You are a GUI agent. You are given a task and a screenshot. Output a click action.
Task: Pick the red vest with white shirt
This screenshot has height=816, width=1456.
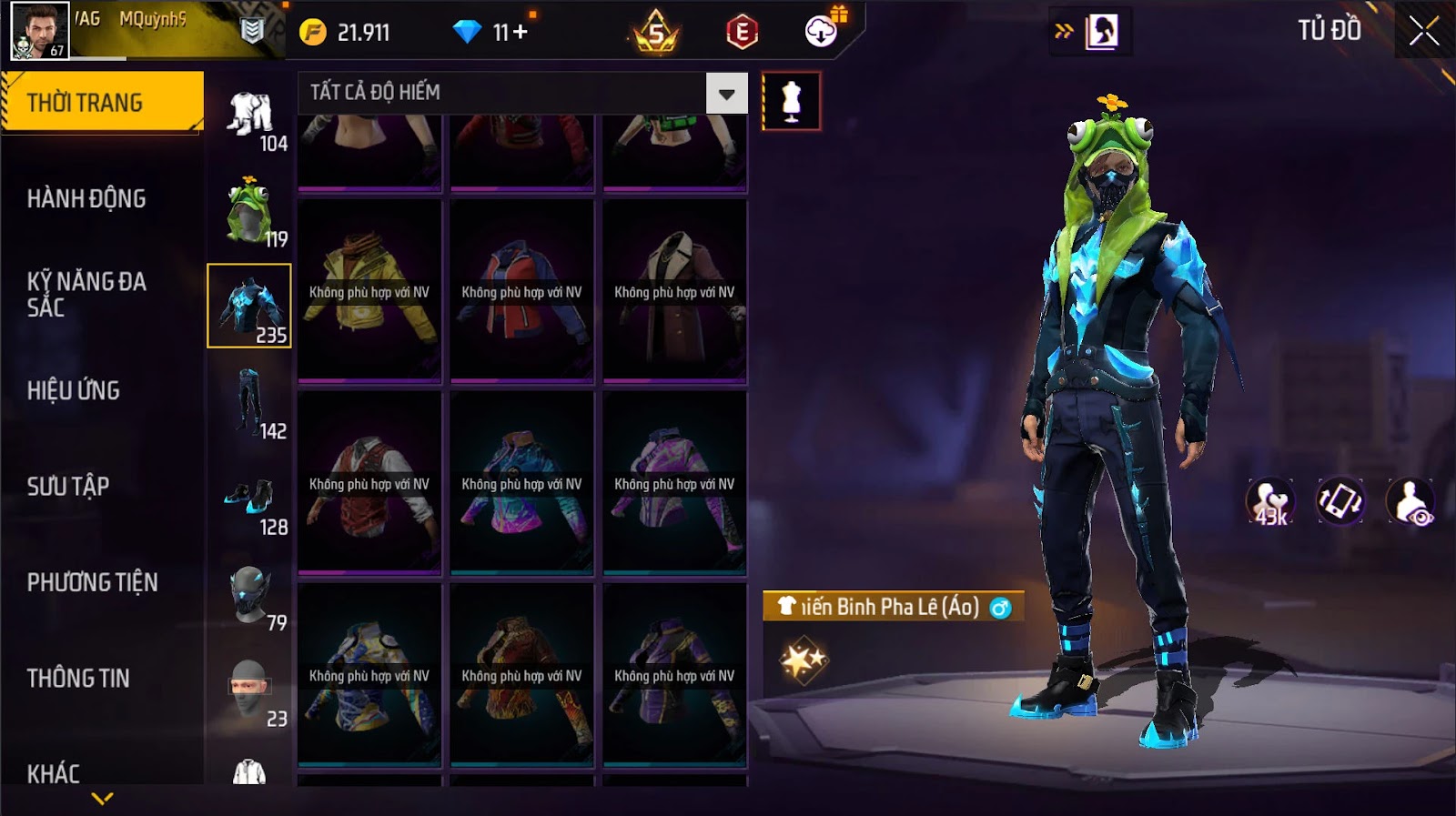coord(369,484)
